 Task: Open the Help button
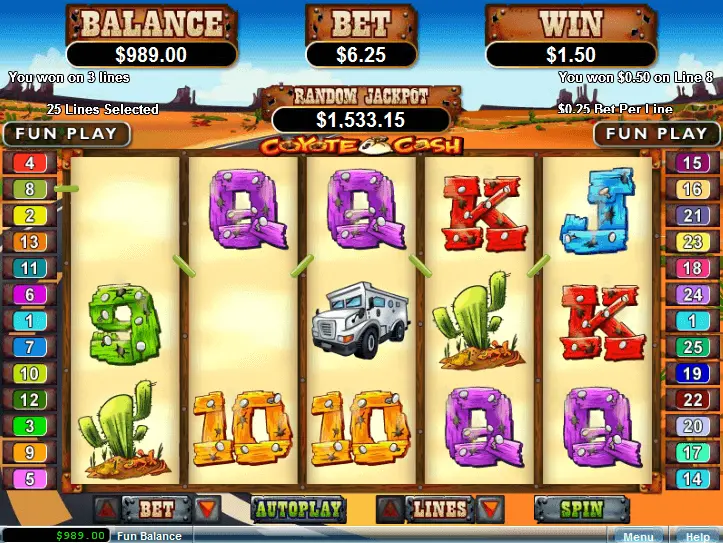pos(697,536)
